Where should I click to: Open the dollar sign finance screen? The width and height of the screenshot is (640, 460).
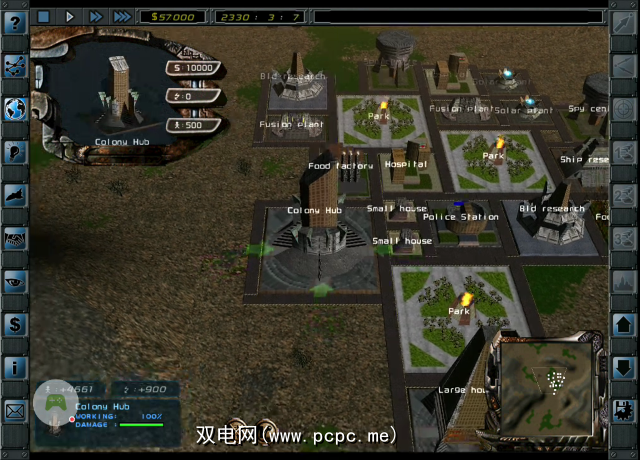15,324
